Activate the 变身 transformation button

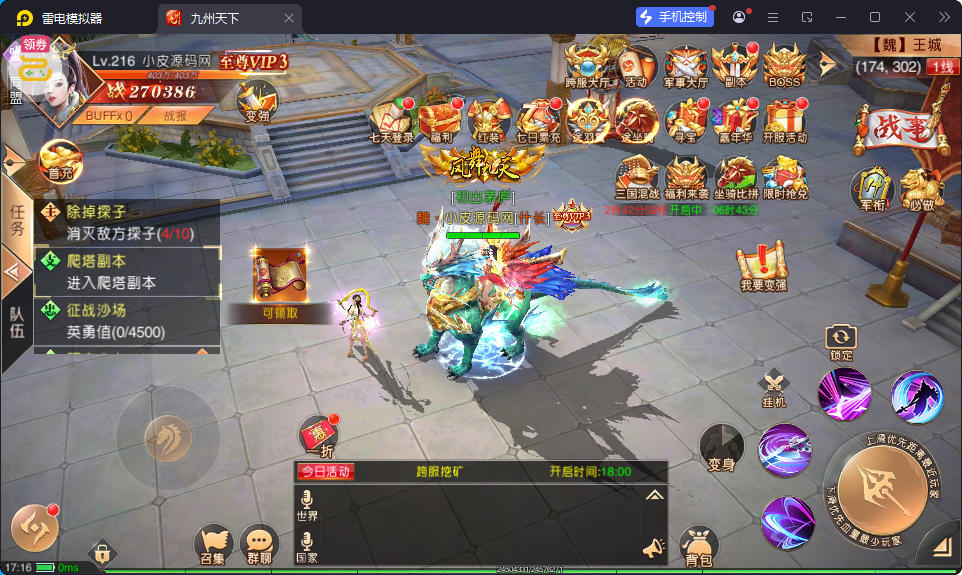721,446
